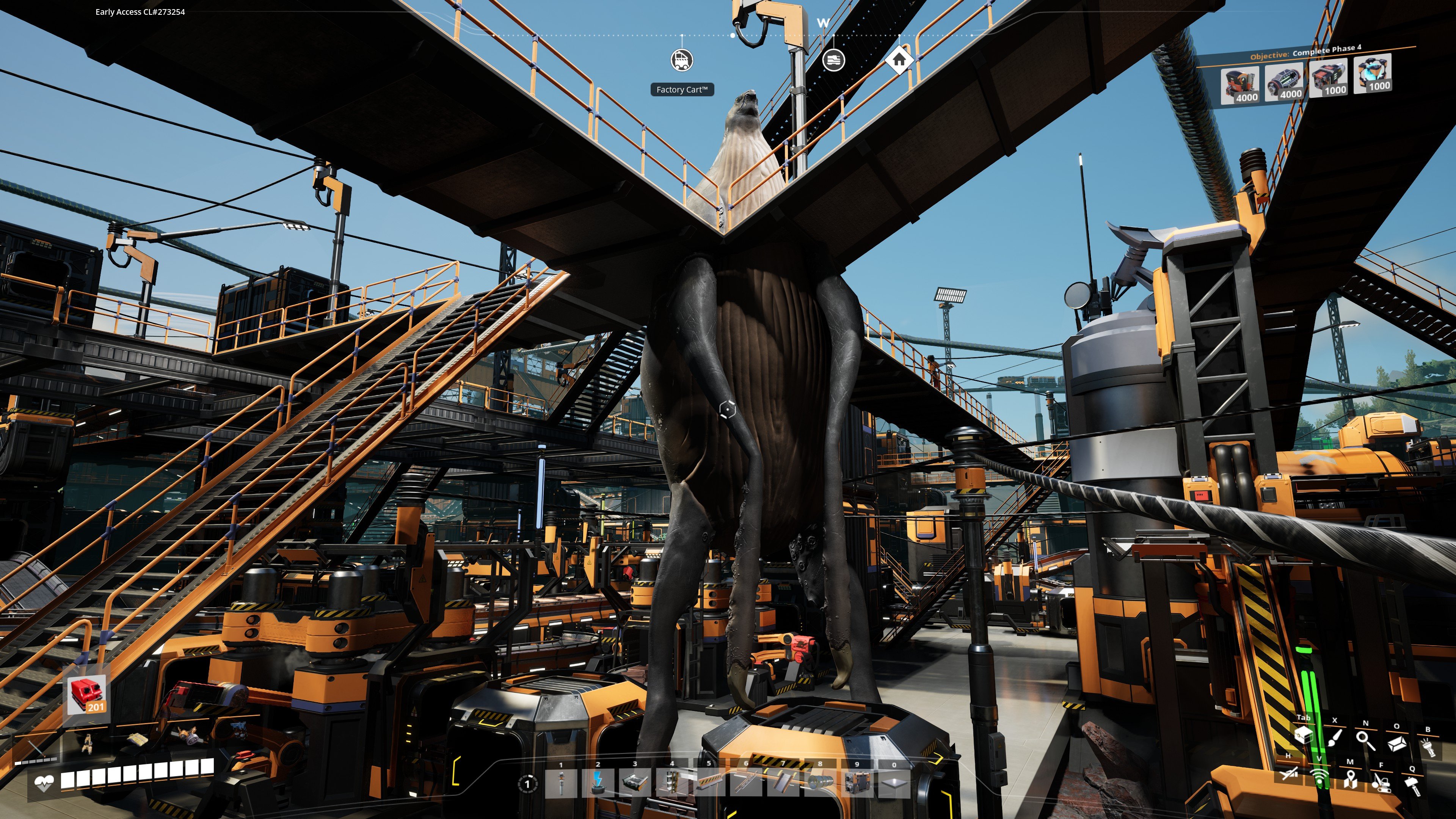
Task: Click the home marker on the compass
Action: [x=899, y=60]
